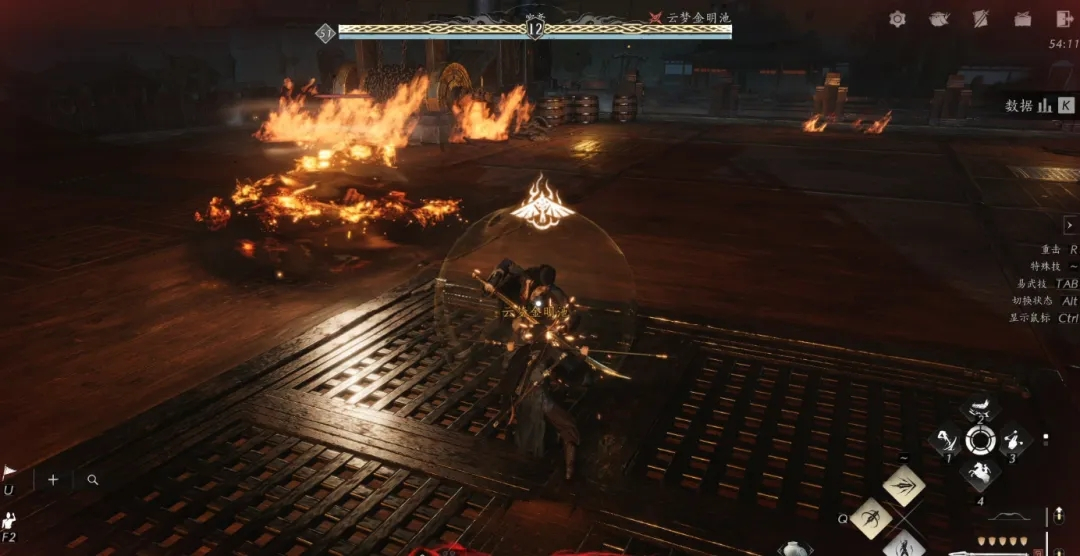Viewport: 1080px width, 556px height.
Task: Activate the special skill arrow diamond
Action: click(x=904, y=486)
